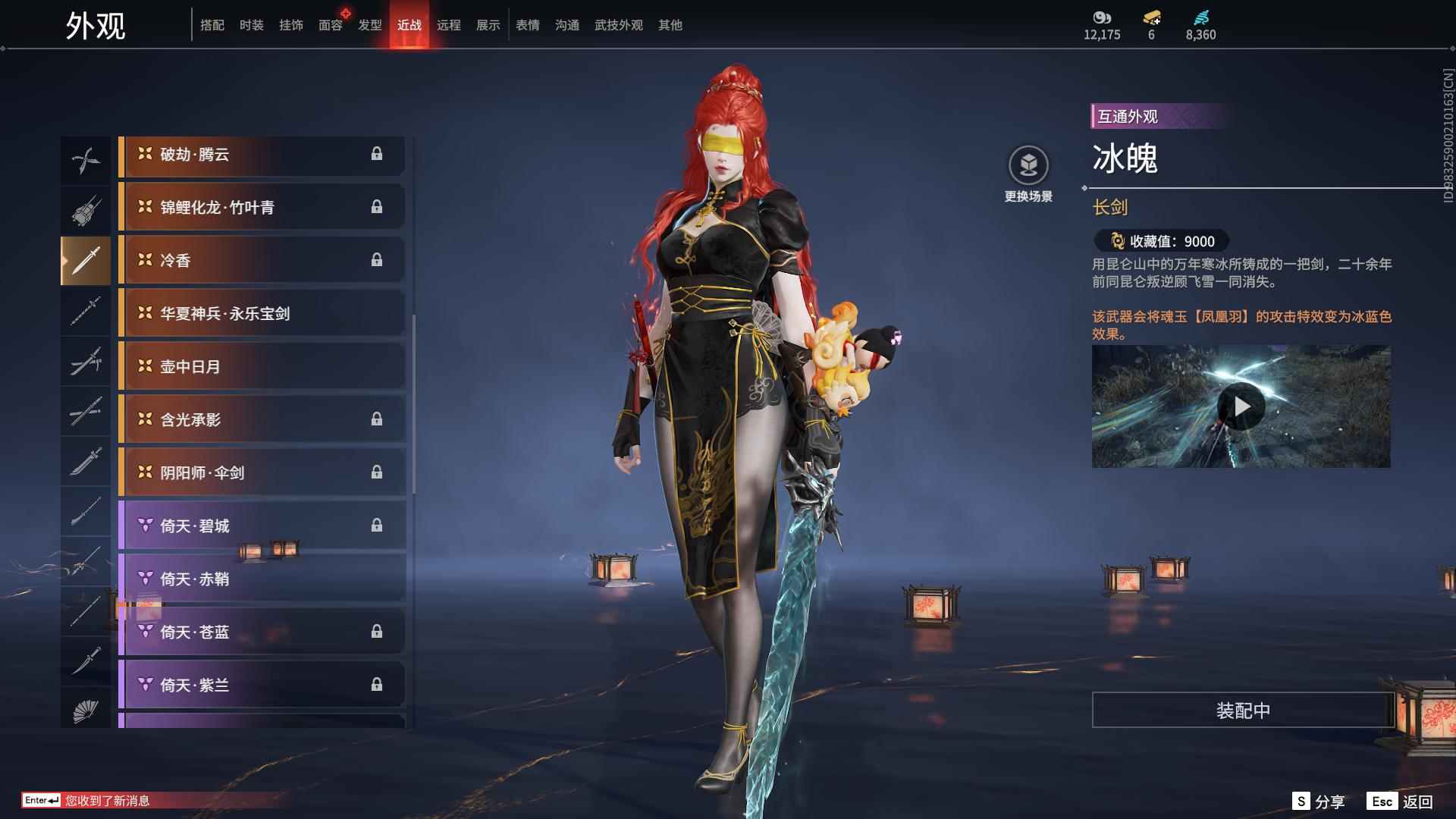Select the 面容 tab
Viewport: 1456px width, 819px height.
click(x=330, y=25)
